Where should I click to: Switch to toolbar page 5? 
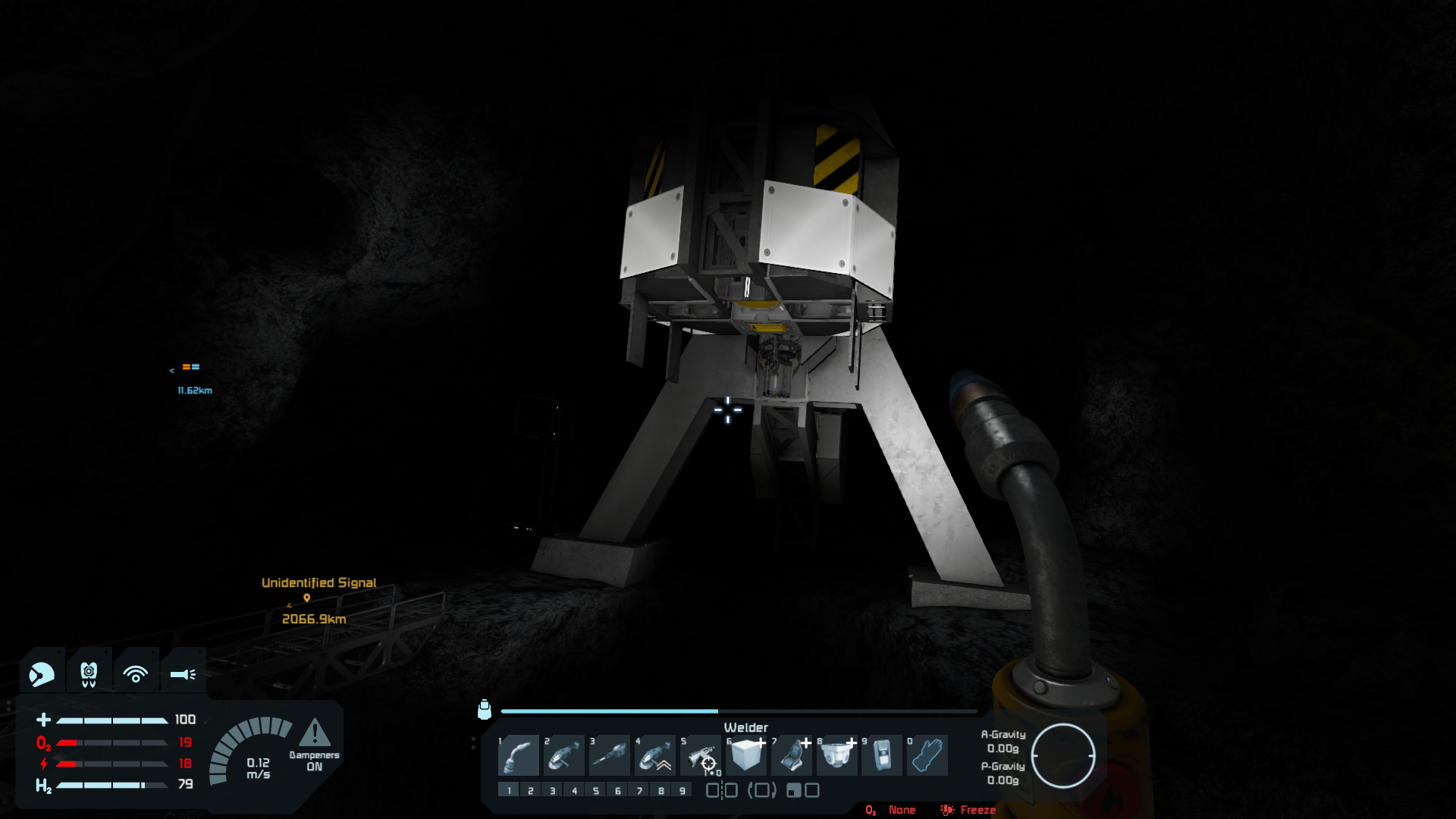(x=596, y=790)
